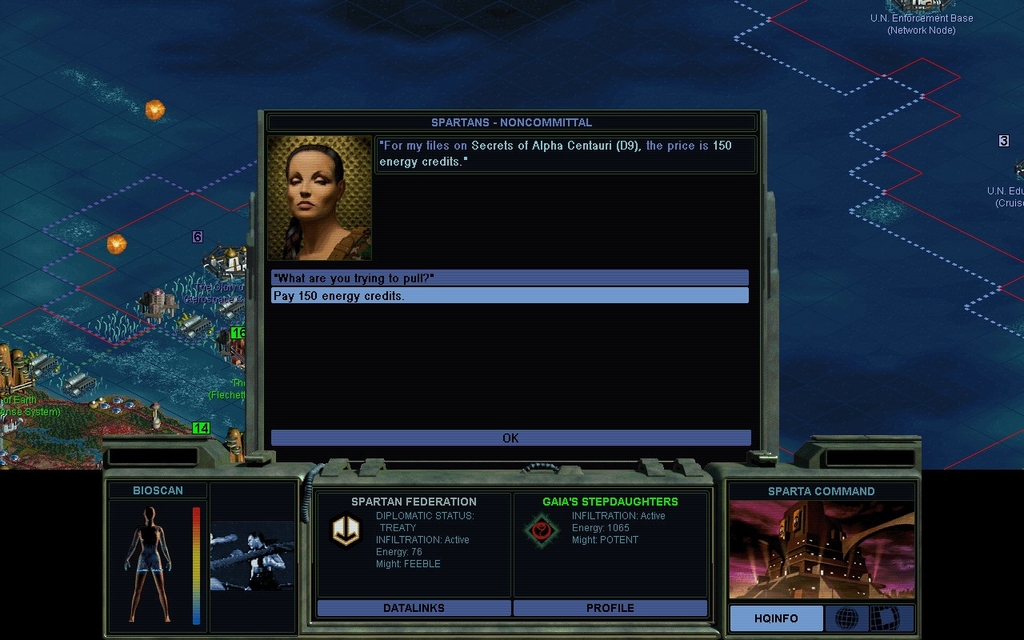View the faction PROFILE
Screen dimensions: 1024x640
tap(610, 608)
